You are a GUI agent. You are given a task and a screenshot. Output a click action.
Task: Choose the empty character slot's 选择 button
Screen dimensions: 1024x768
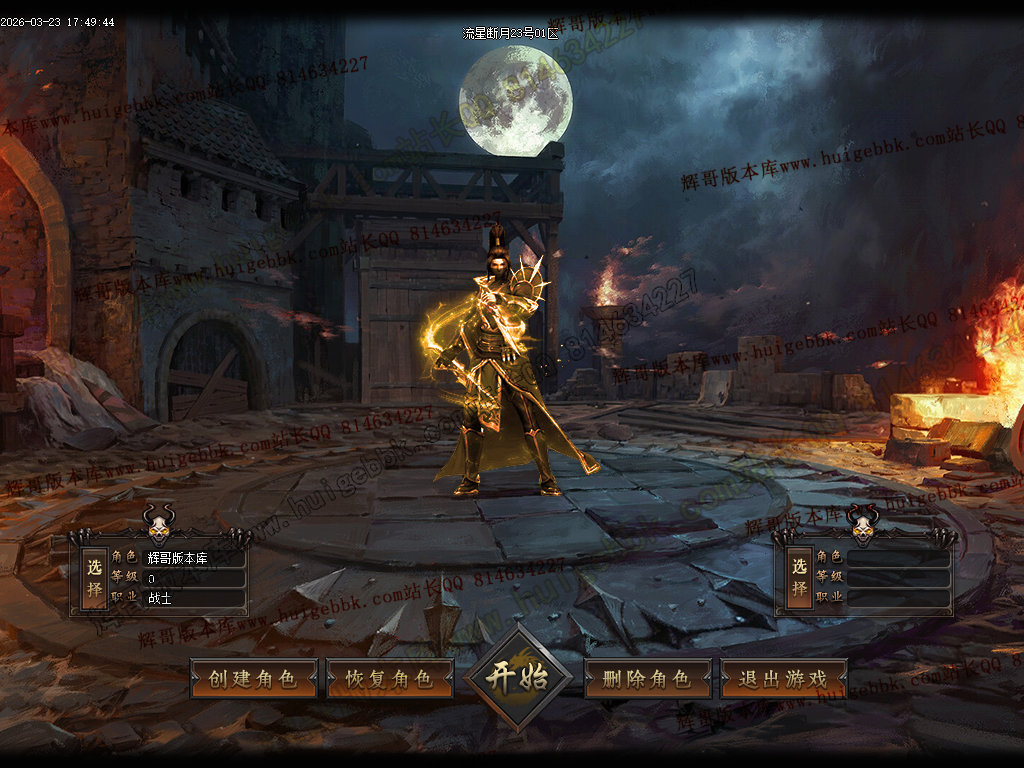coord(799,578)
